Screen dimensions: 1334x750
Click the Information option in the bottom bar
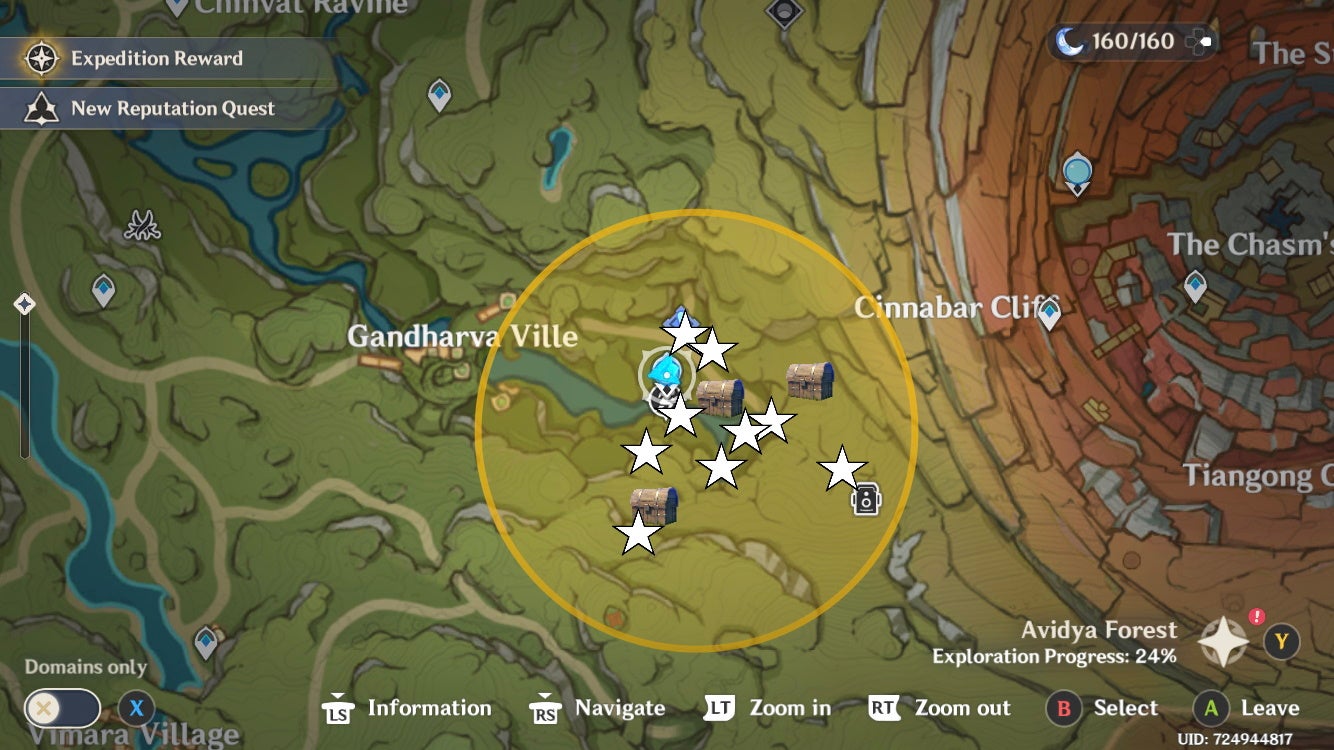(x=430, y=709)
